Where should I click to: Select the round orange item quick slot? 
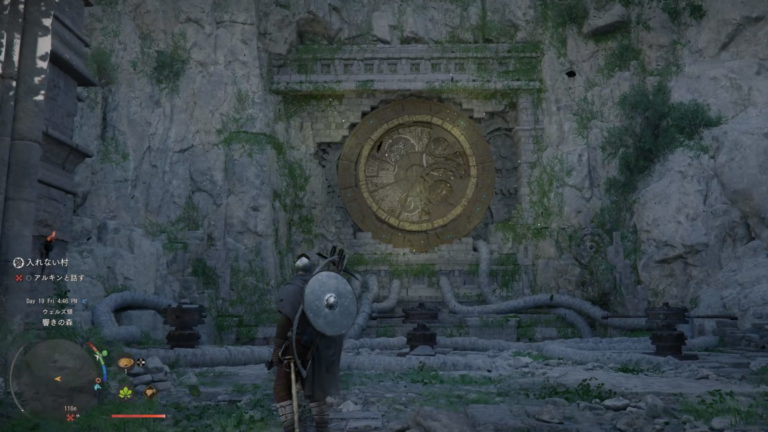click(126, 362)
